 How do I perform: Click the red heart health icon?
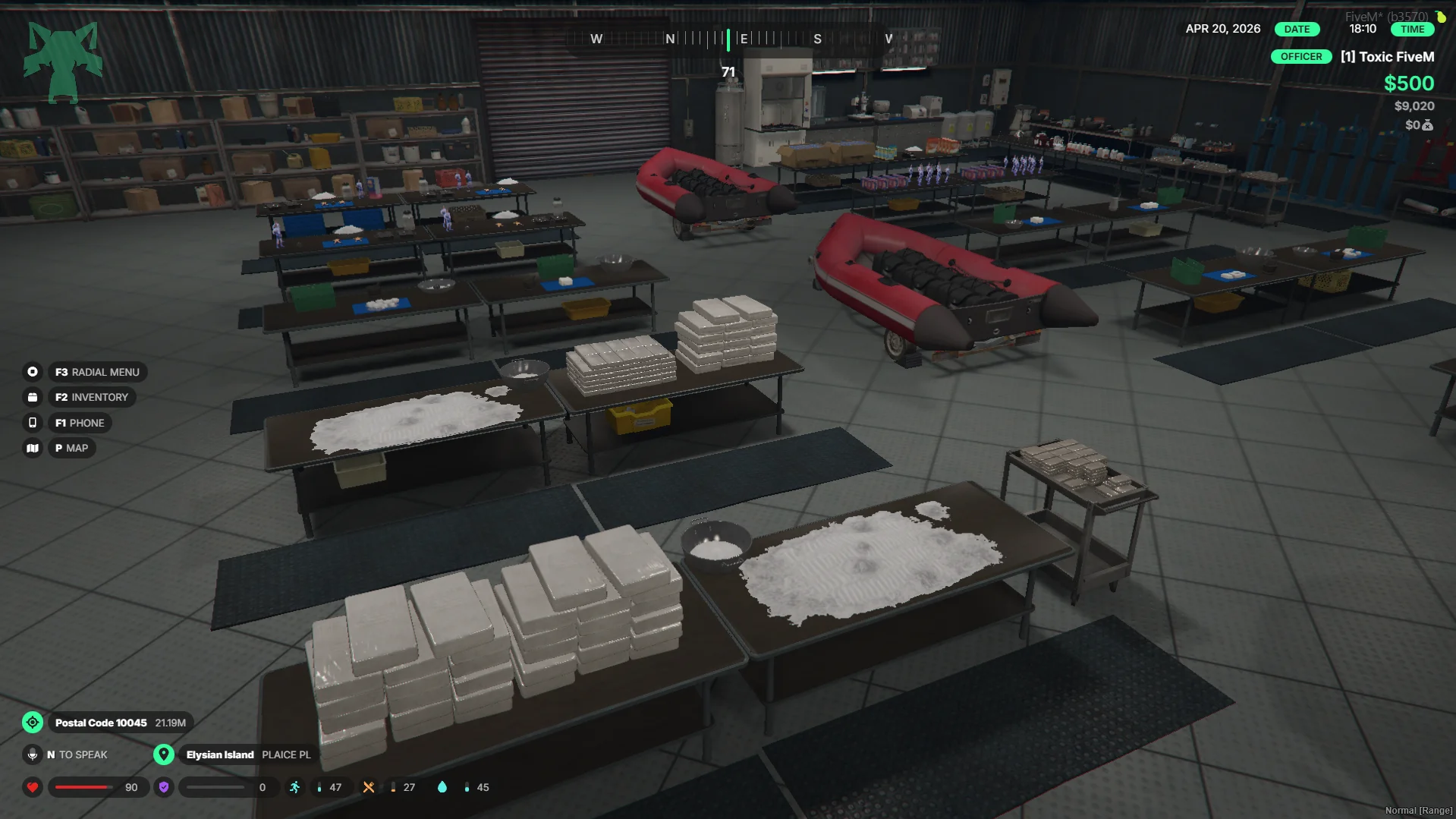coord(33,787)
